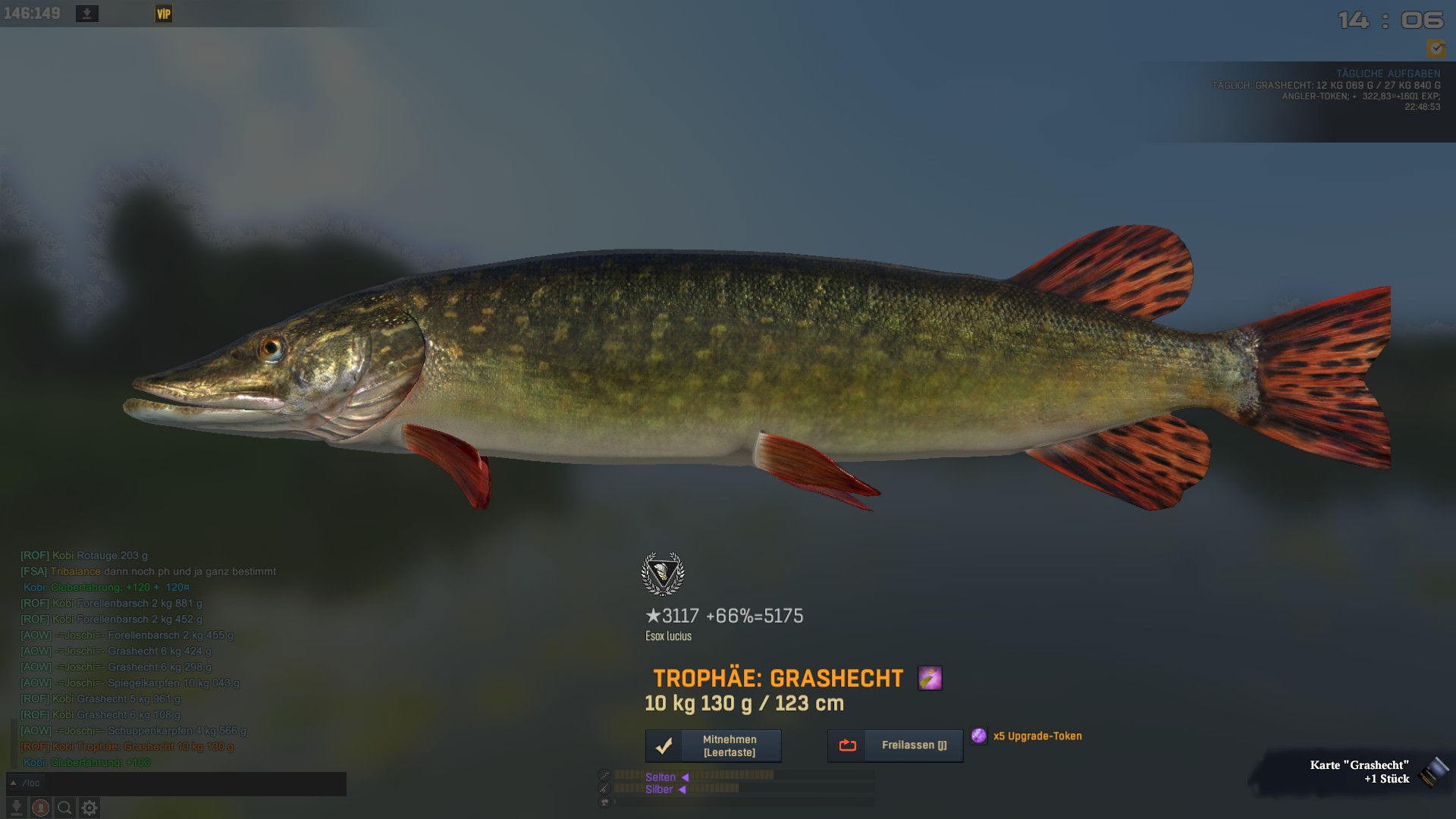
Task: Click the purple Upgrade-Token orb icon
Action: [979, 736]
